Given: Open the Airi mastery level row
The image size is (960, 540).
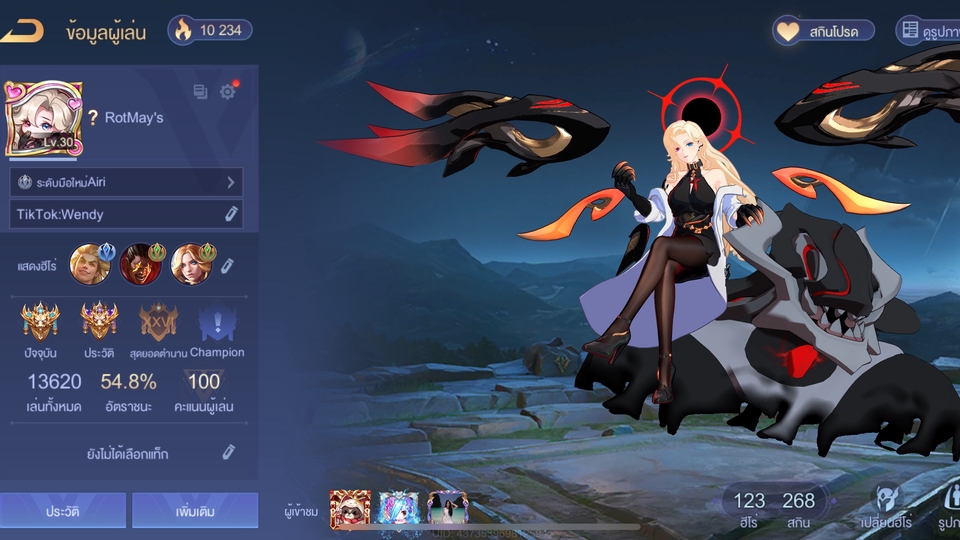Looking at the screenshot, I should [126, 182].
